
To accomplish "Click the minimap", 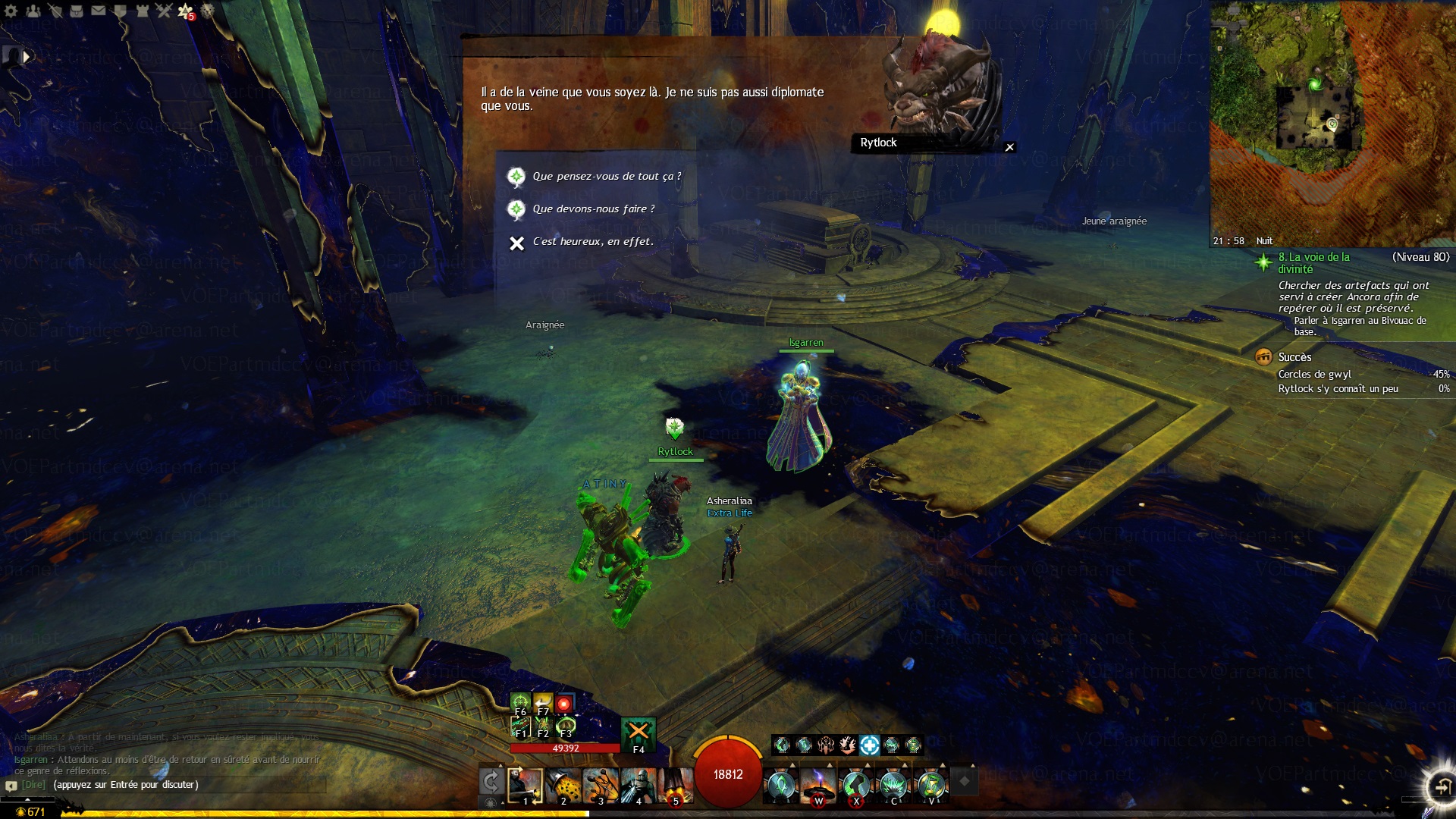I will point(1331,121).
